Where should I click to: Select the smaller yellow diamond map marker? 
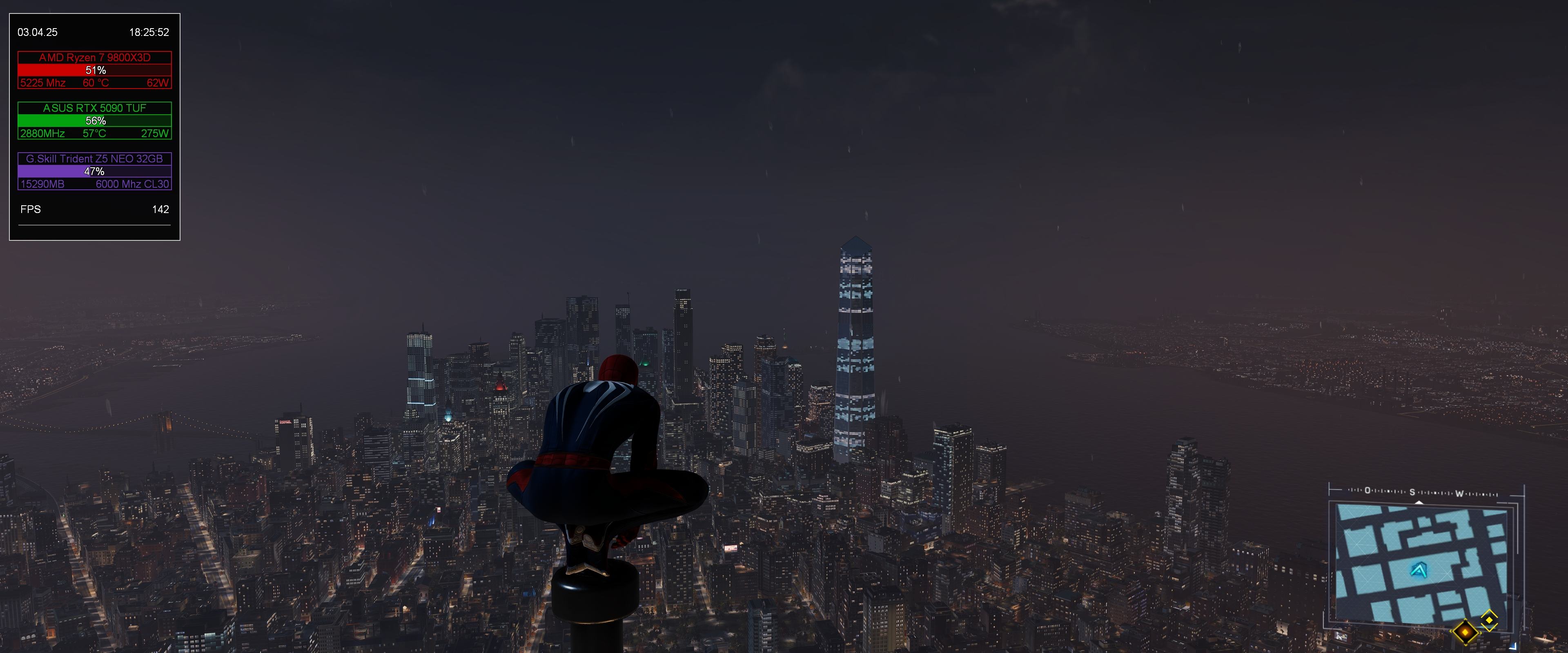tap(1489, 620)
